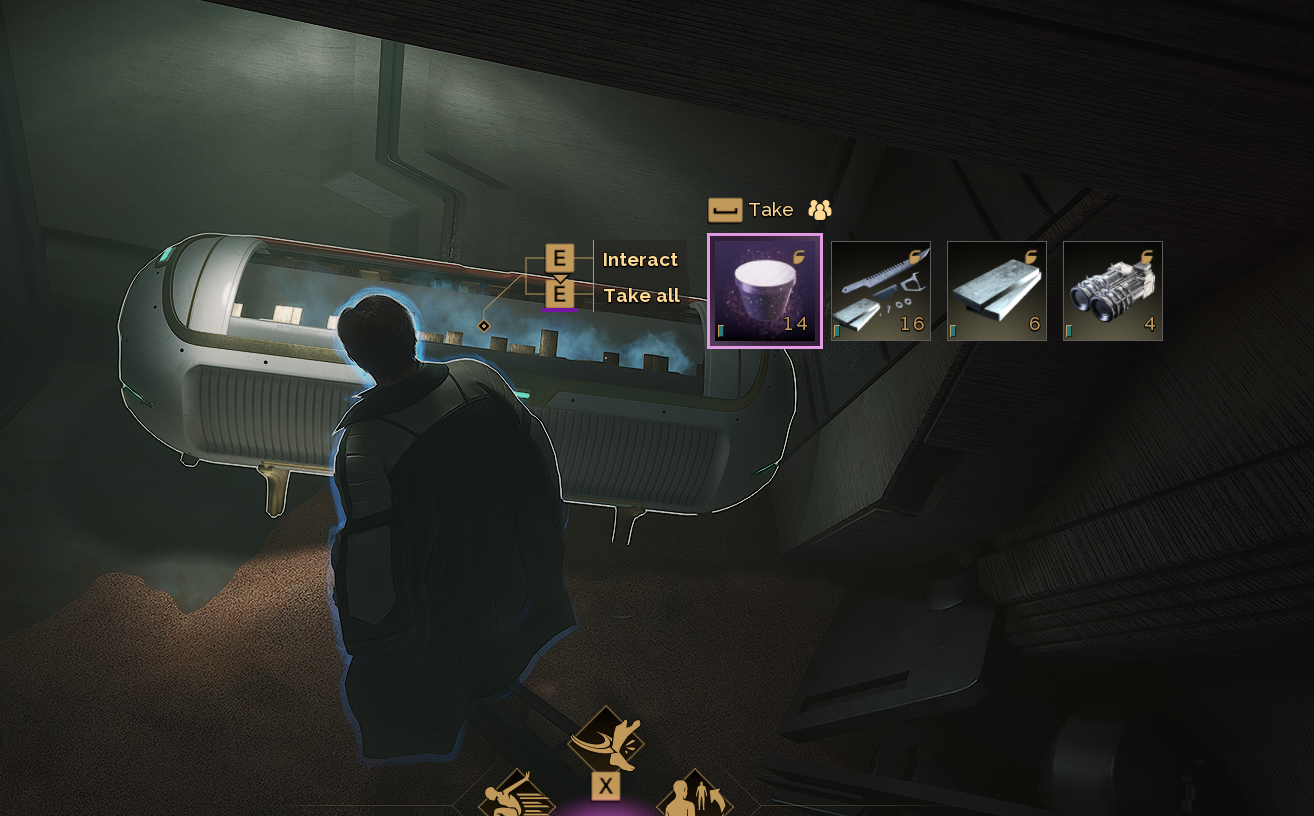Activate the sprinting figure ability
This screenshot has width=1314, height=816.
tap(517, 796)
